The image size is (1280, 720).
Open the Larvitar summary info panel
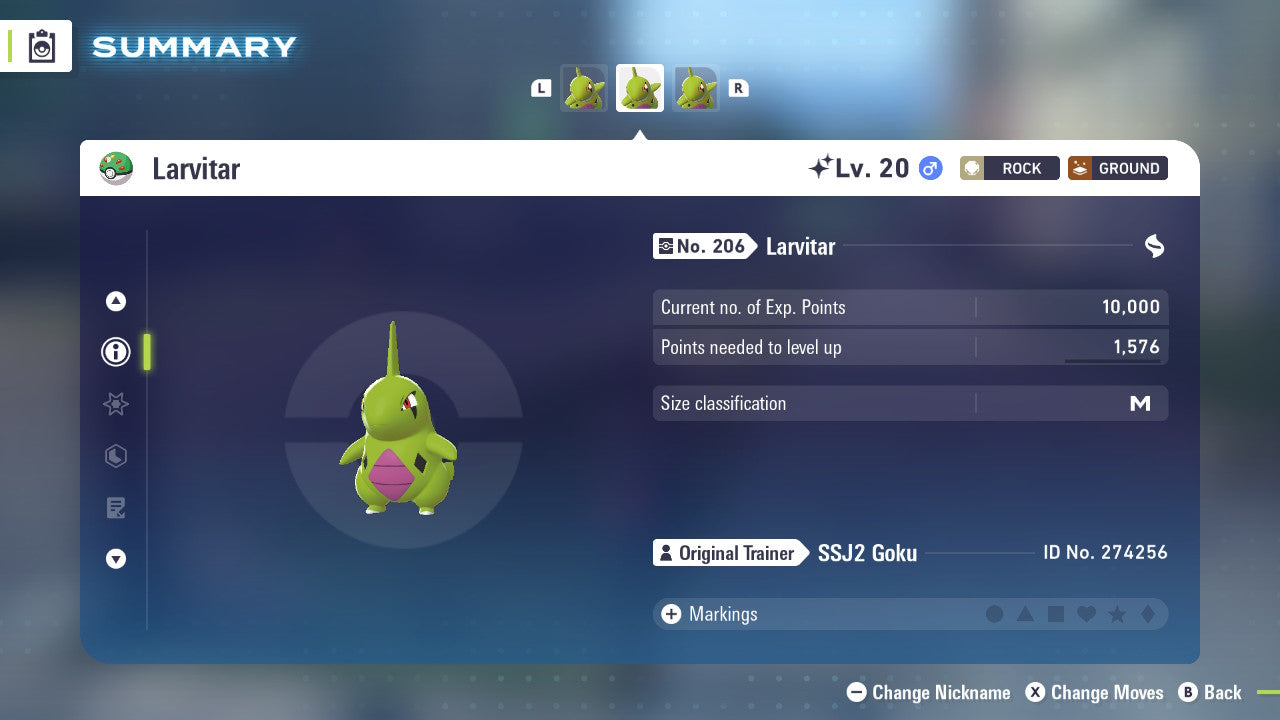click(115, 352)
